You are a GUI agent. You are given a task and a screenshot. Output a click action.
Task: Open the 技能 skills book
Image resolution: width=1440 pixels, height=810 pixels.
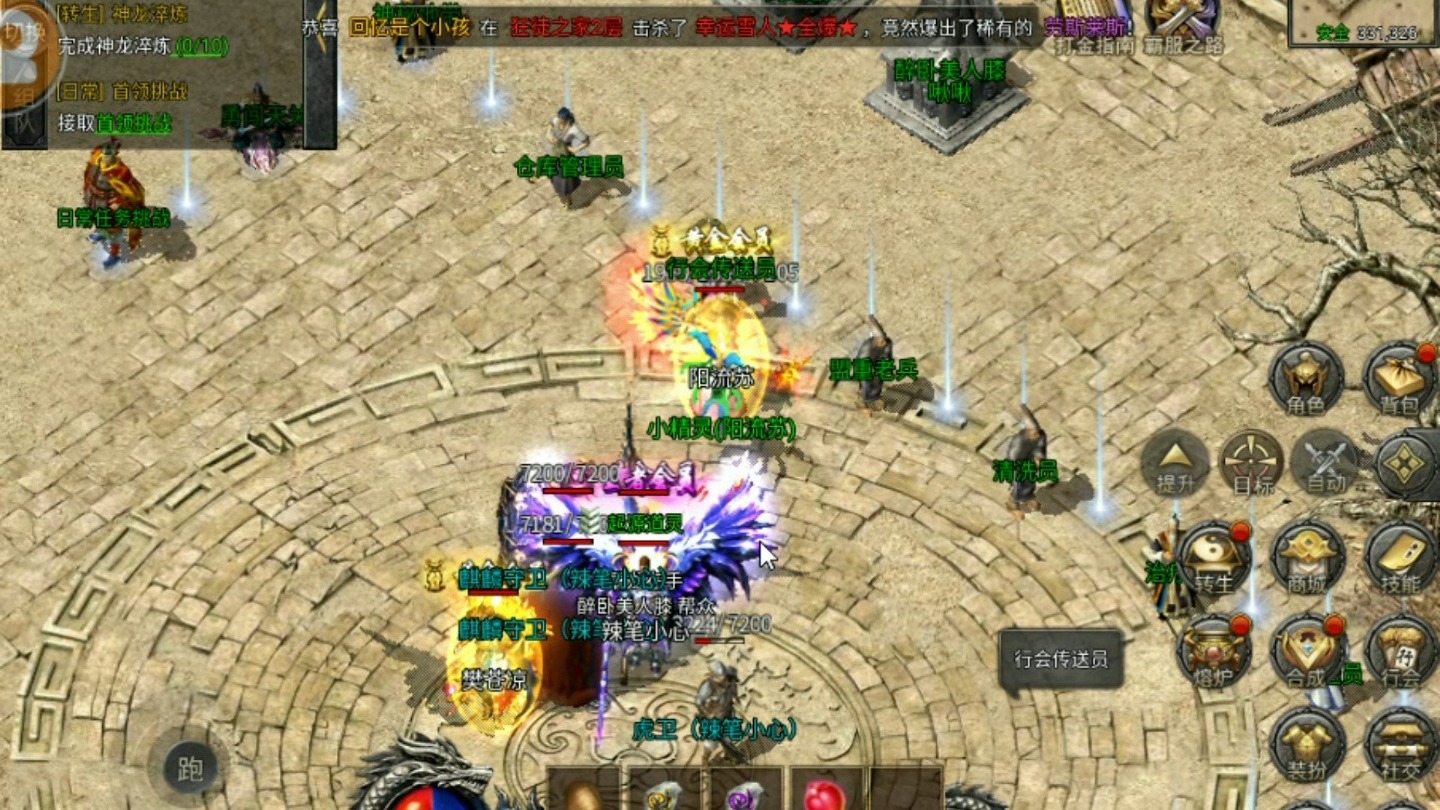tap(1401, 556)
